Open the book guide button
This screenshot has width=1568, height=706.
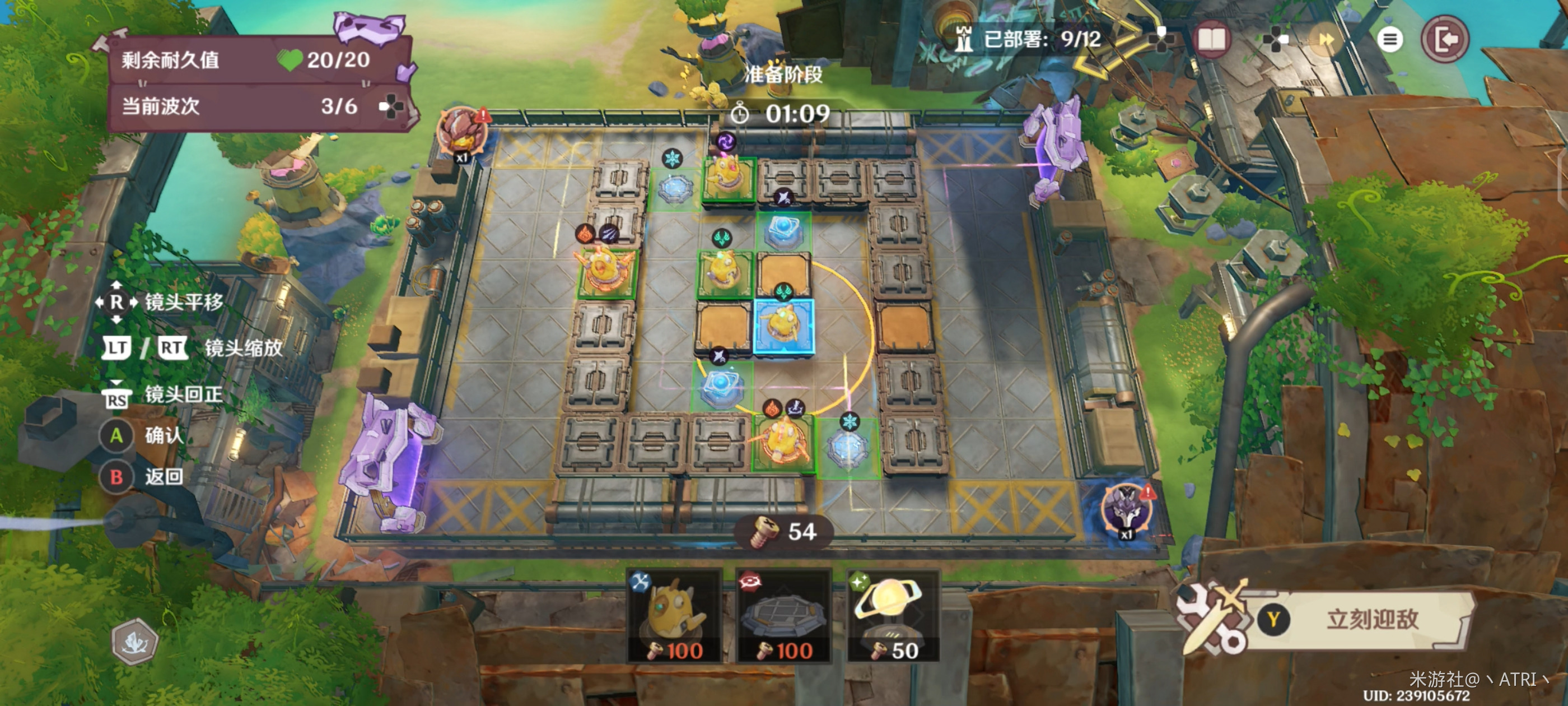pyautogui.click(x=1211, y=40)
